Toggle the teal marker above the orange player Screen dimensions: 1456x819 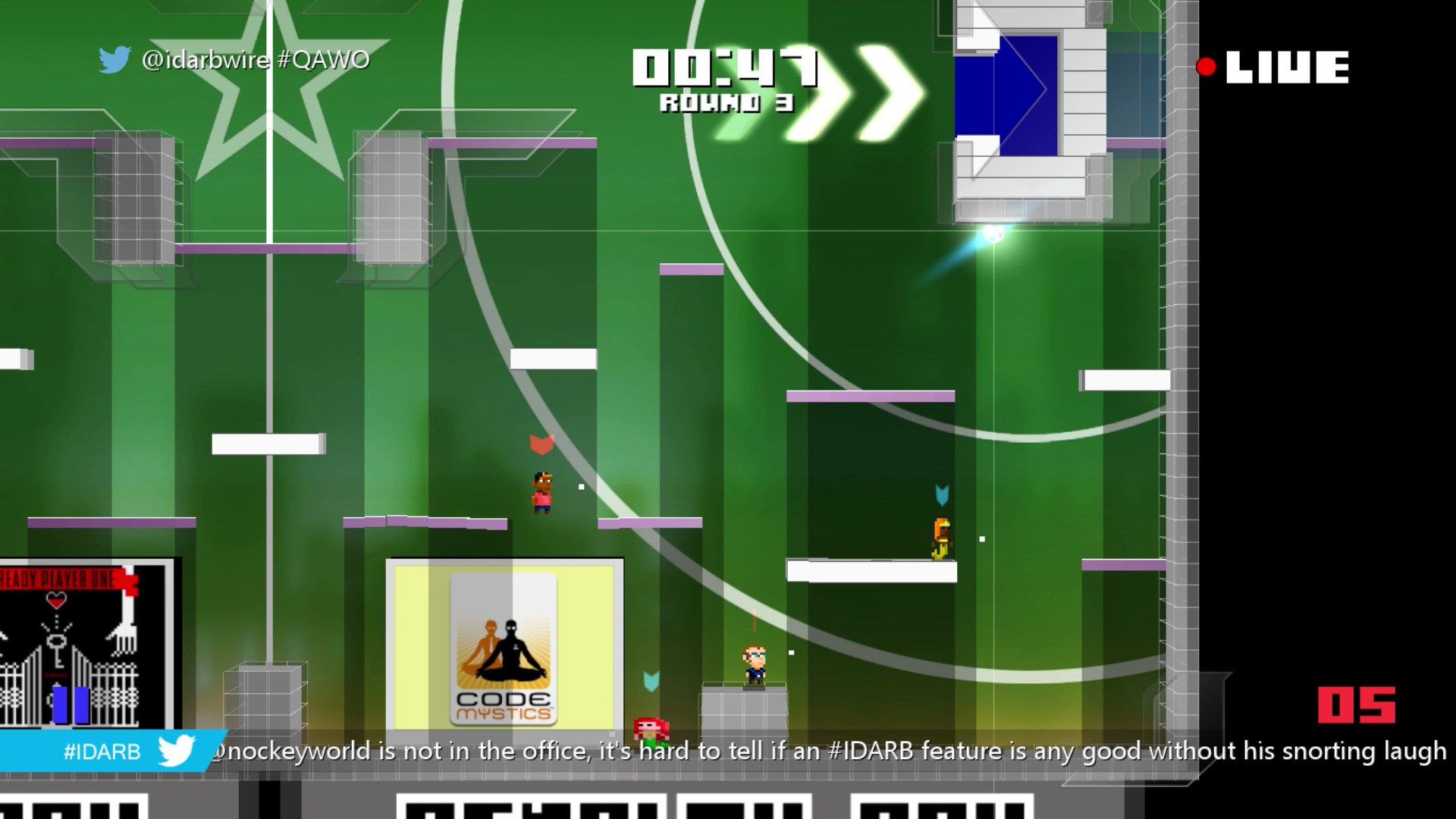click(x=942, y=493)
